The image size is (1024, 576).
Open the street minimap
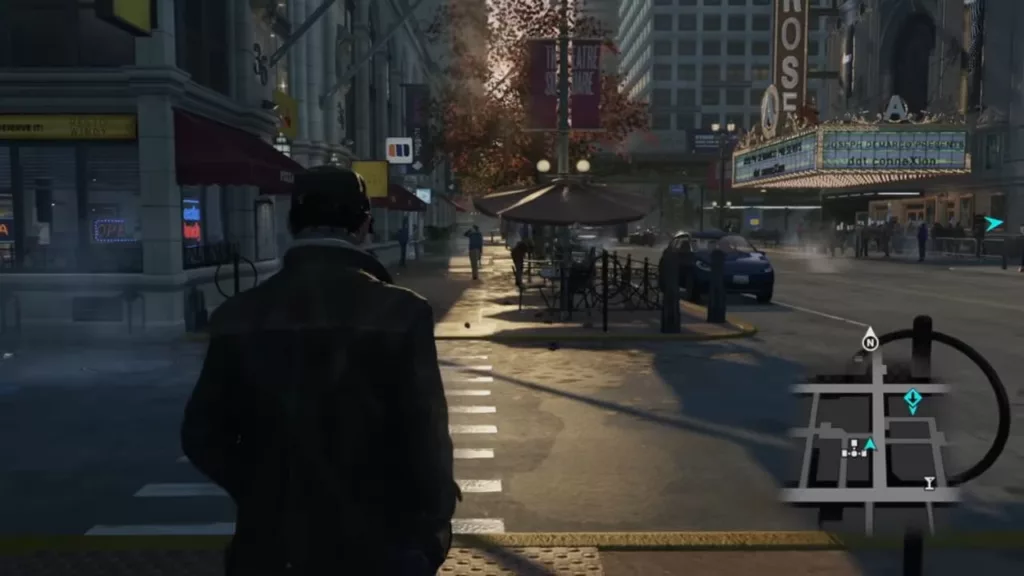tap(878, 430)
